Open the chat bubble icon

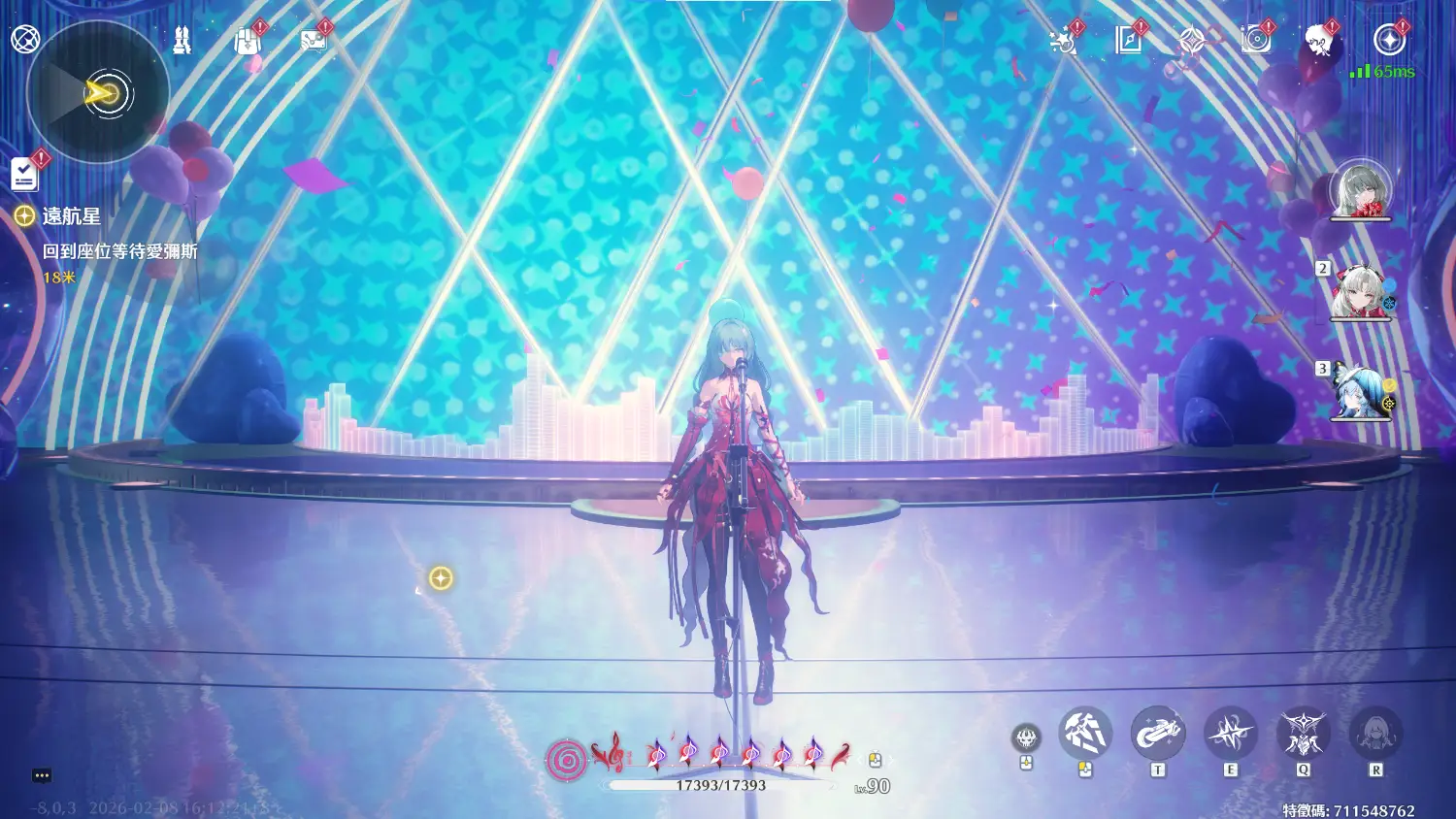click(x=42, y=775)
